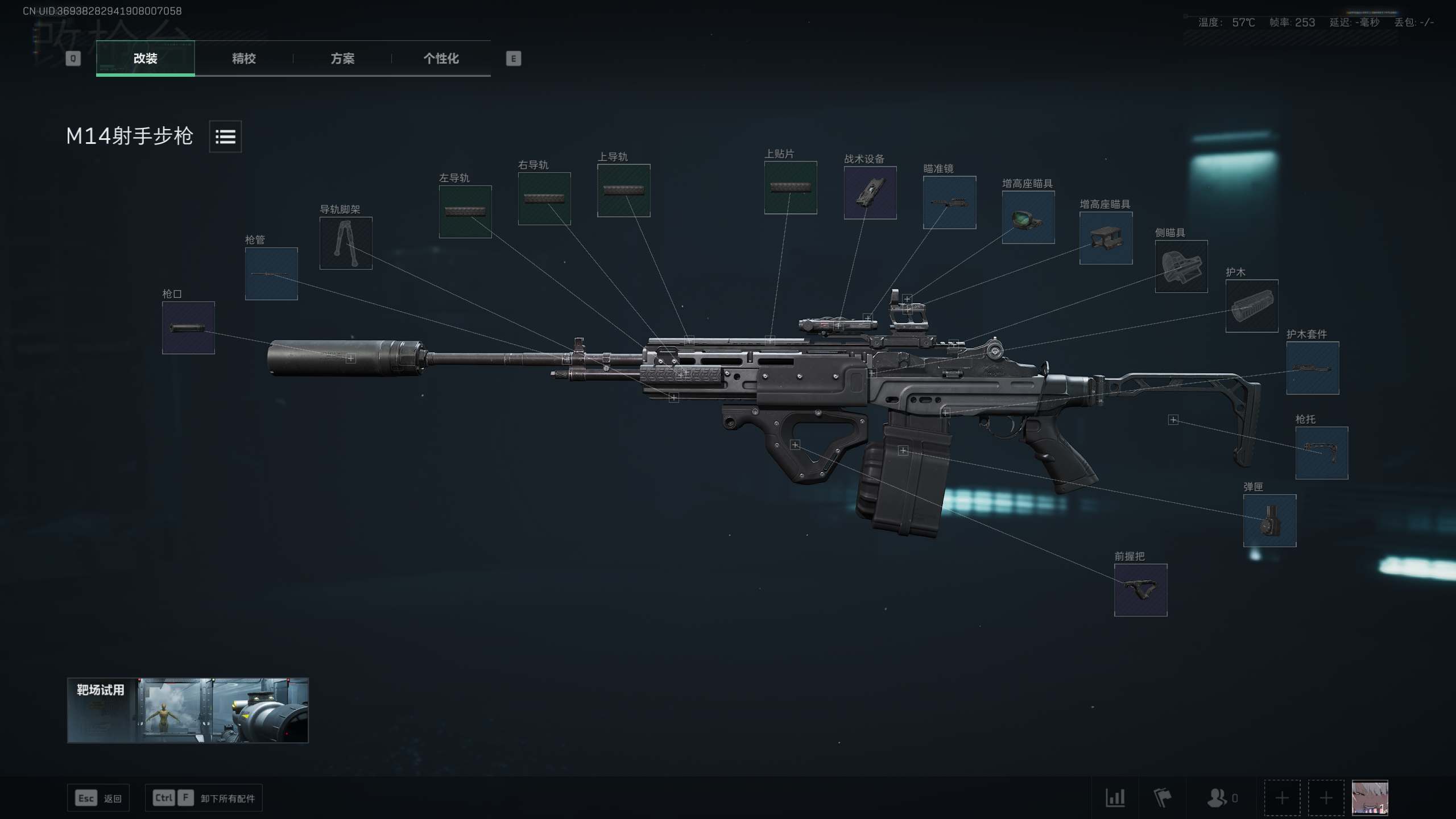Screen dimensions: 1456x819
Task: Choose the 枪托 stock slot
Action: pos(1322,453)
